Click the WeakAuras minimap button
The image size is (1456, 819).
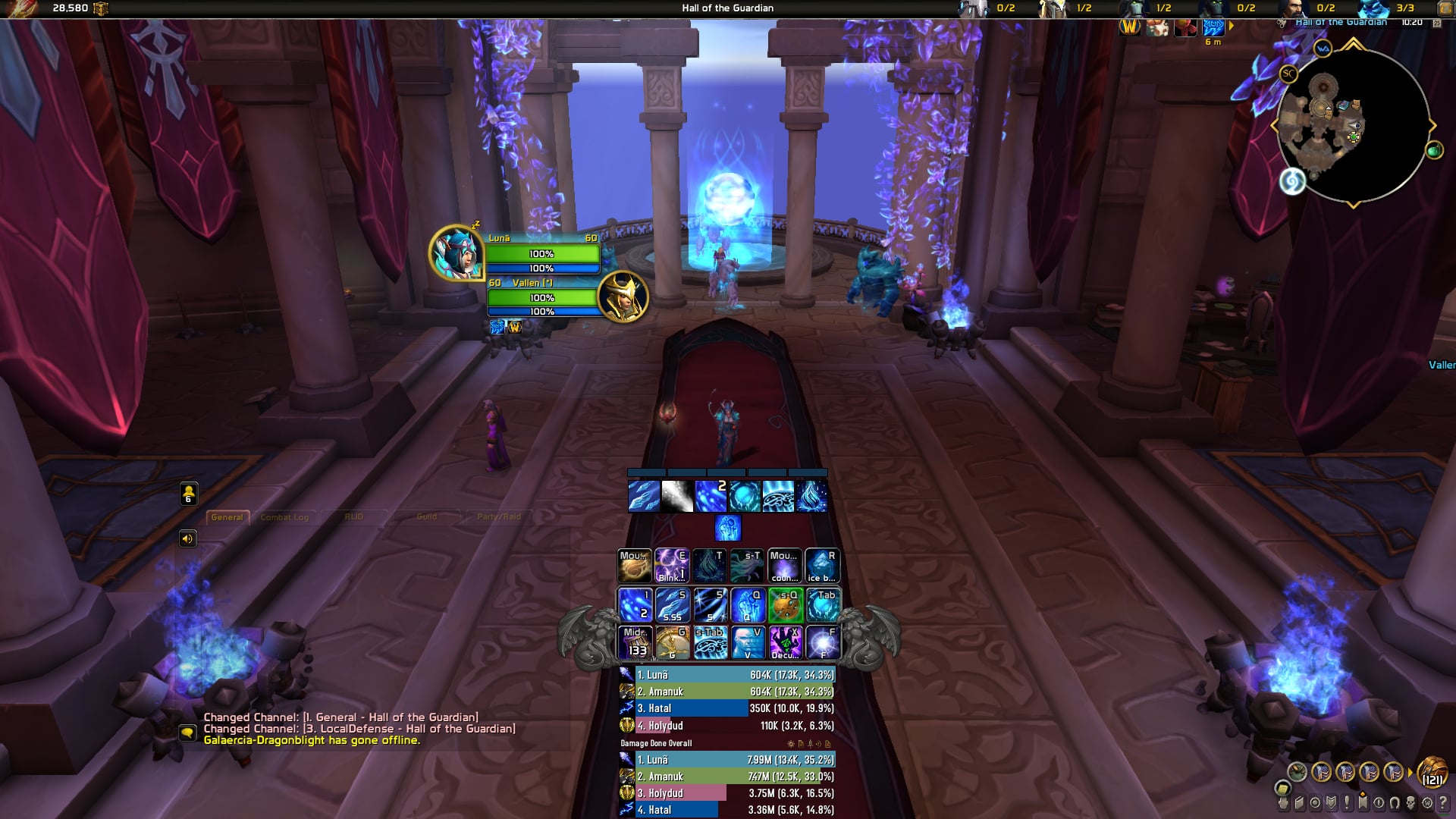pos(1323,49)
